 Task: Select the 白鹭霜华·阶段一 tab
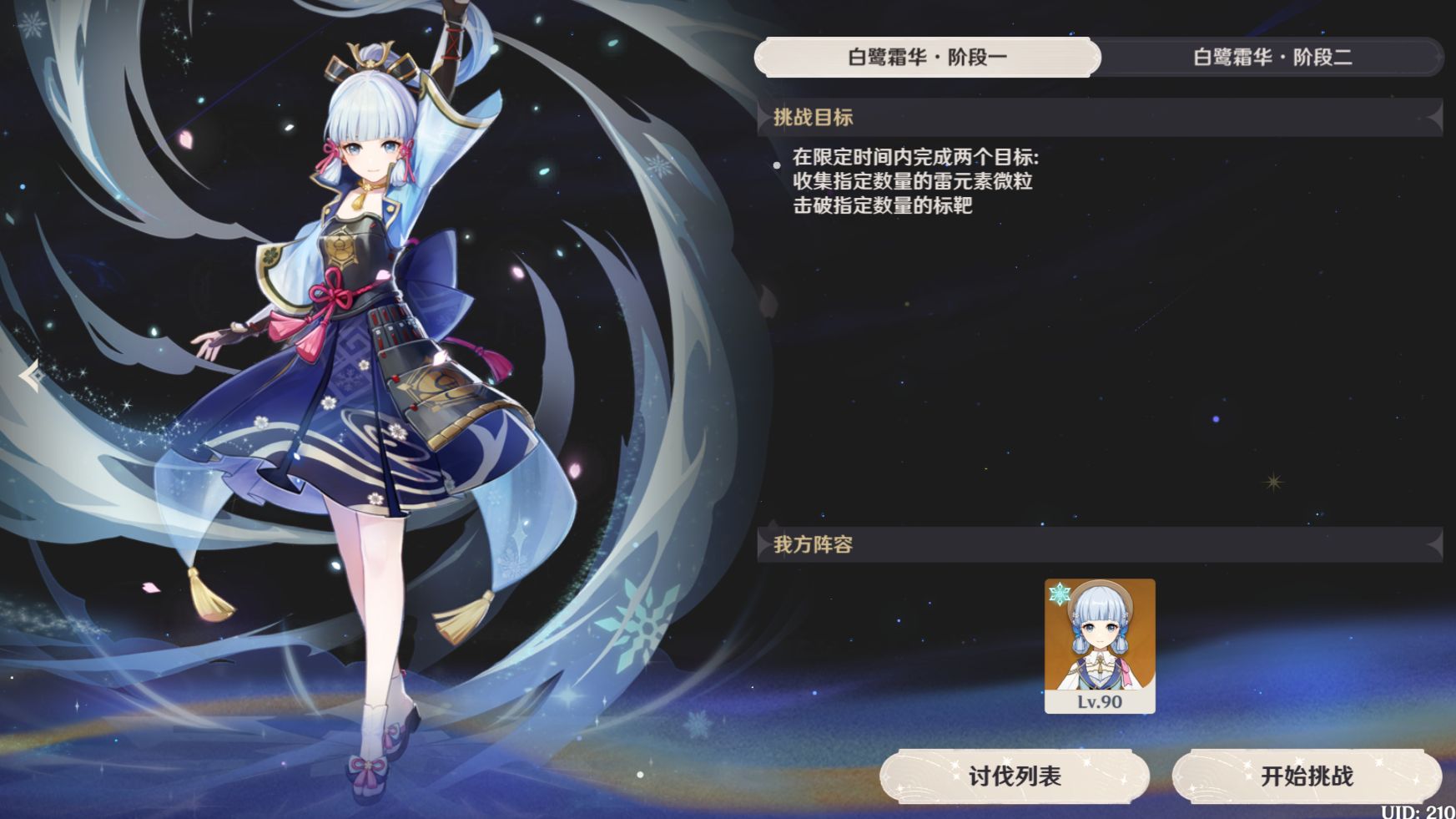click(929, 58)
